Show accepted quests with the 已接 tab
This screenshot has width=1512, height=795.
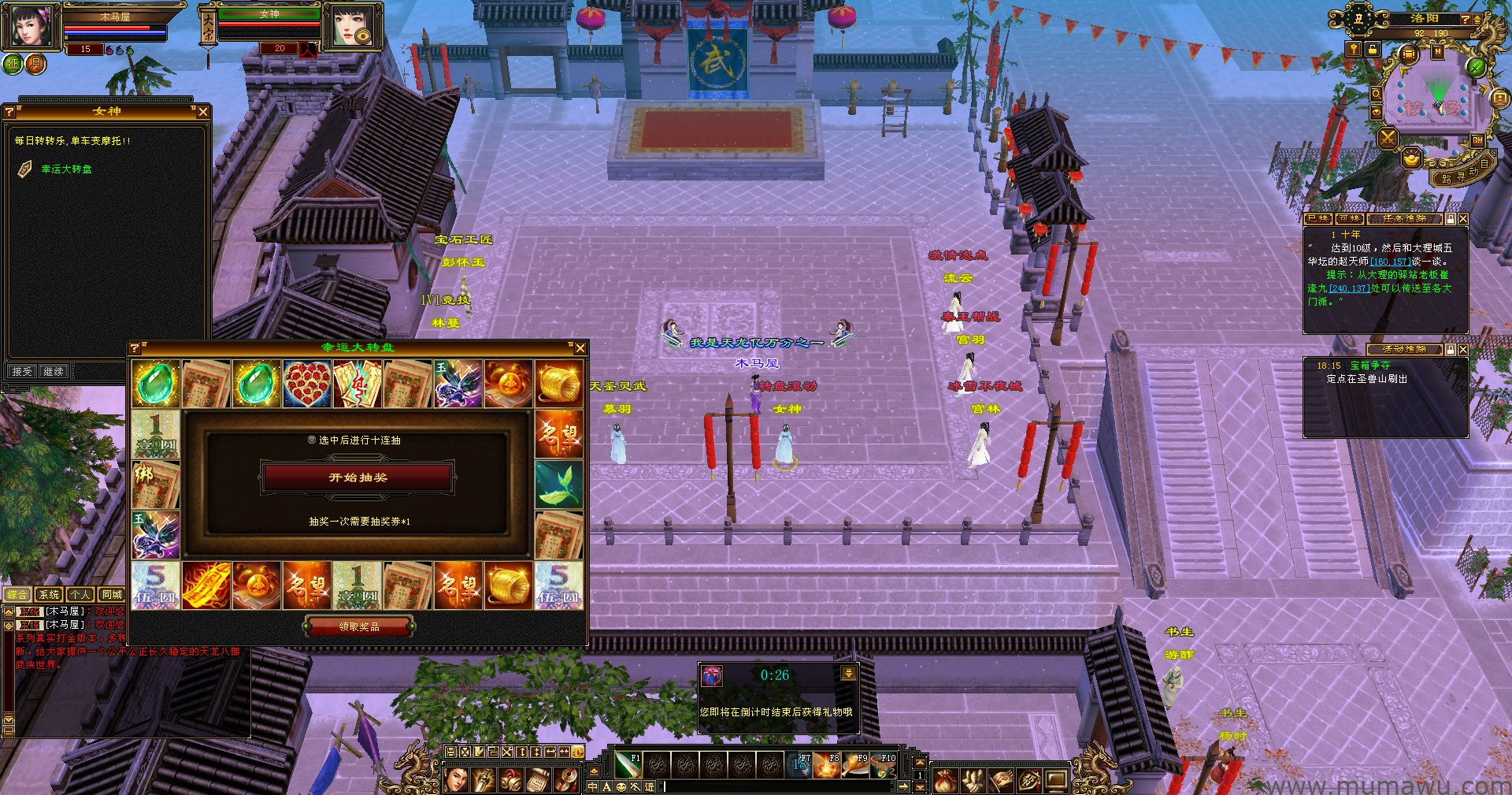[1318, 219]
